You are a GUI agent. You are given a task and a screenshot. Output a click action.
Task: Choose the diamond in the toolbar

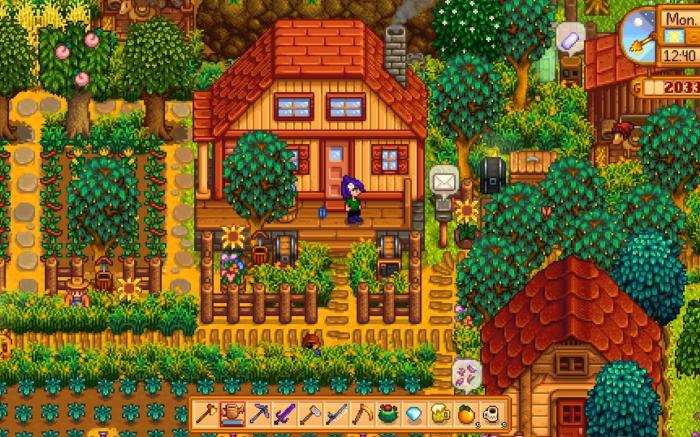413,412
